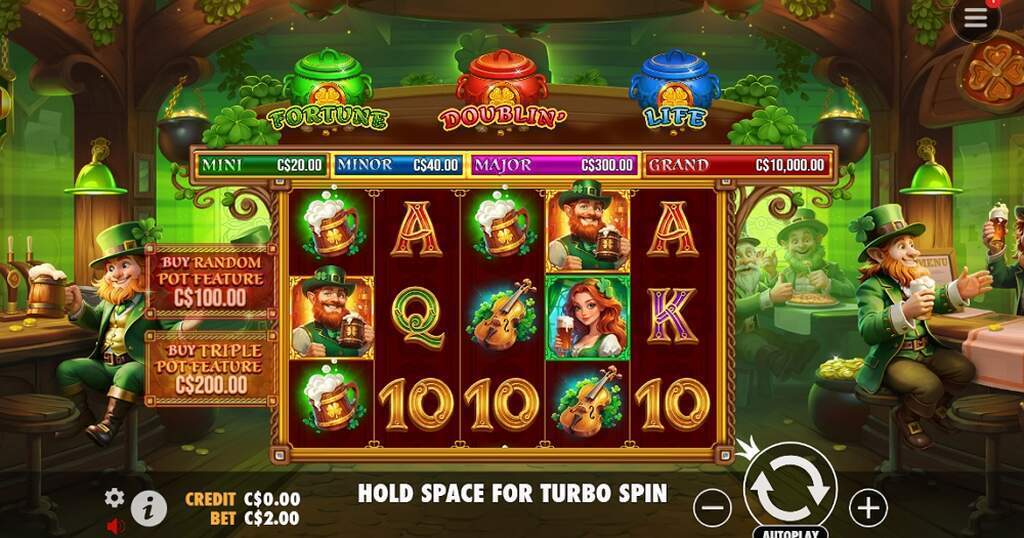Show the game info page
The height and width of the screenshot is (538, 1024).
tap(148, 508)
